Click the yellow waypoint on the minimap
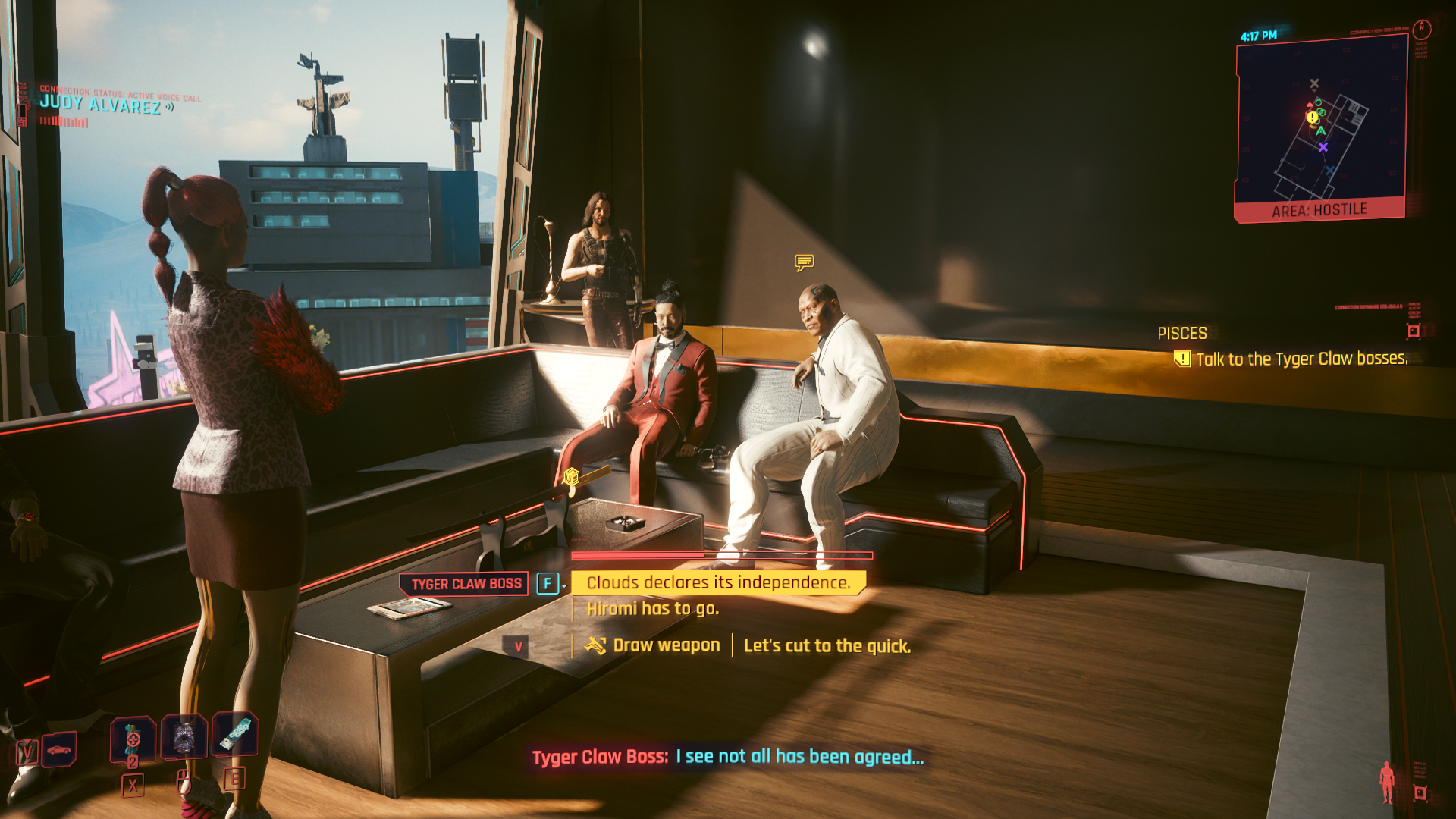Screen dimensions: 1456x819 [x=1312, y=118]
